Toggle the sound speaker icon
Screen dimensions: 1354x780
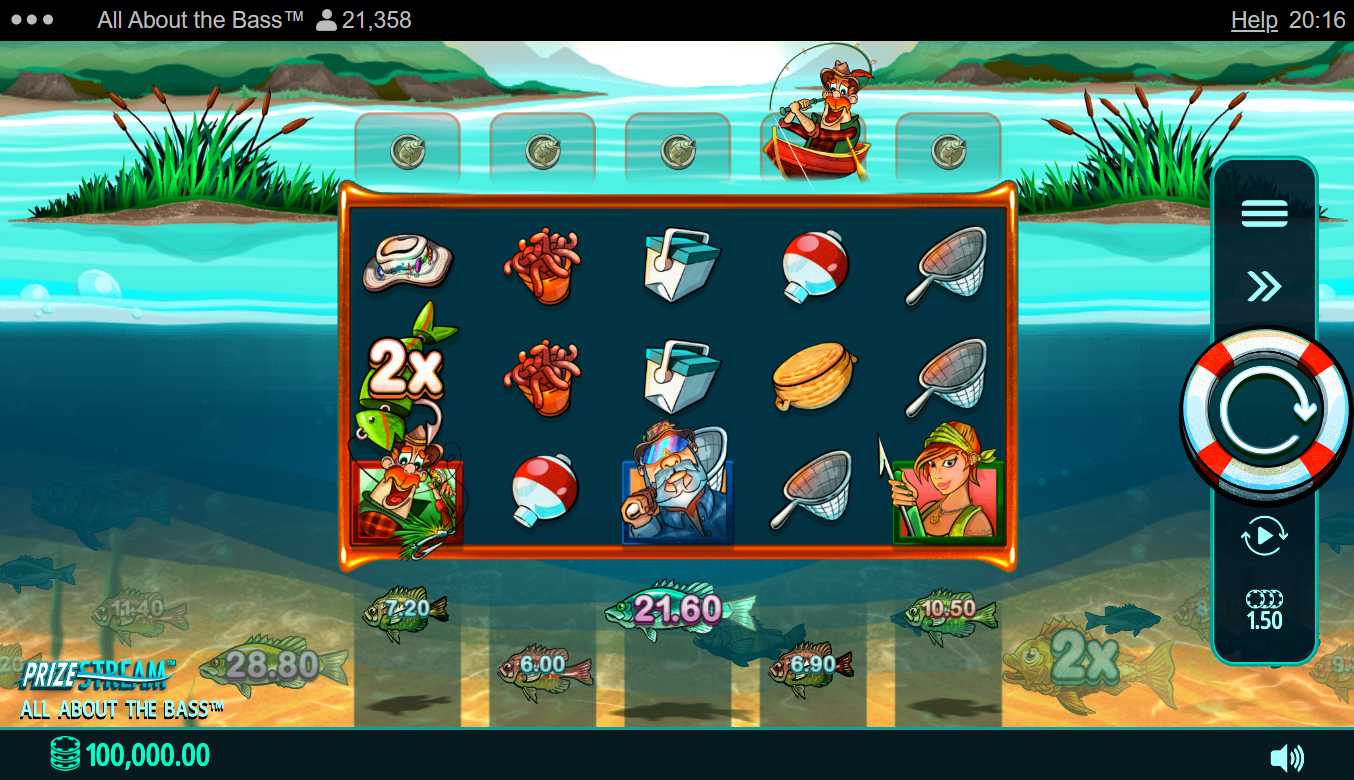click(x=1287, y=758)
